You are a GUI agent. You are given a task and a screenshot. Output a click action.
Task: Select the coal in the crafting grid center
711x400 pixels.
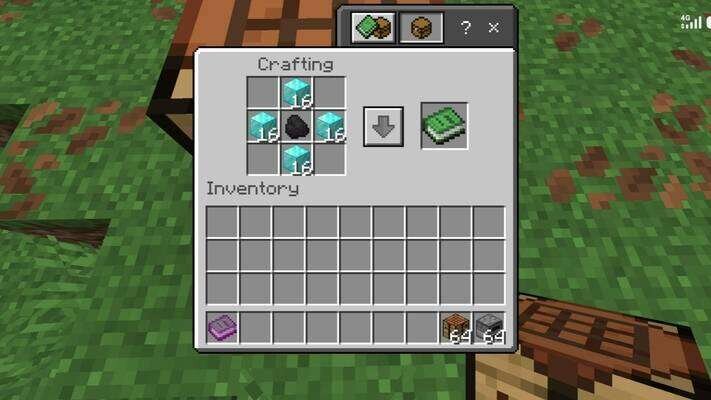click(297, 126)
